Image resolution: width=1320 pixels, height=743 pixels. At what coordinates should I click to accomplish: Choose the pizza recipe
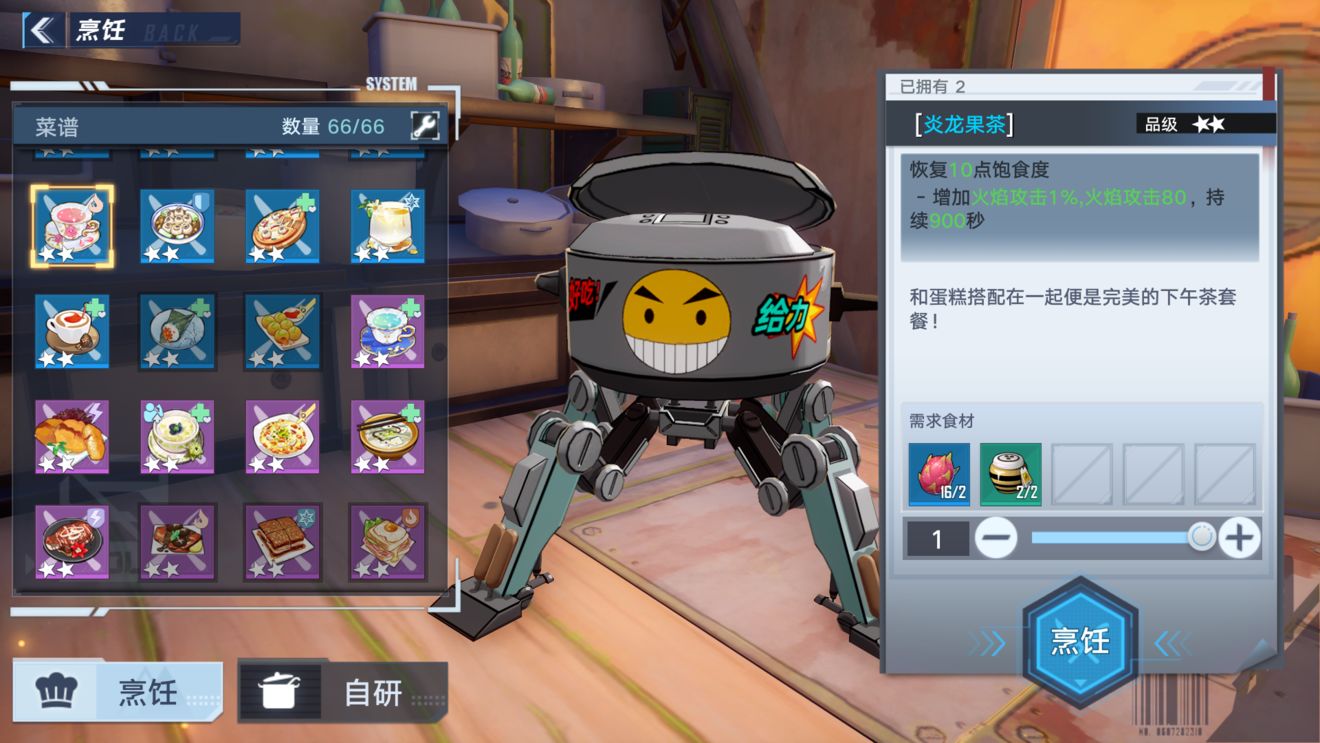tap(283, 226)
